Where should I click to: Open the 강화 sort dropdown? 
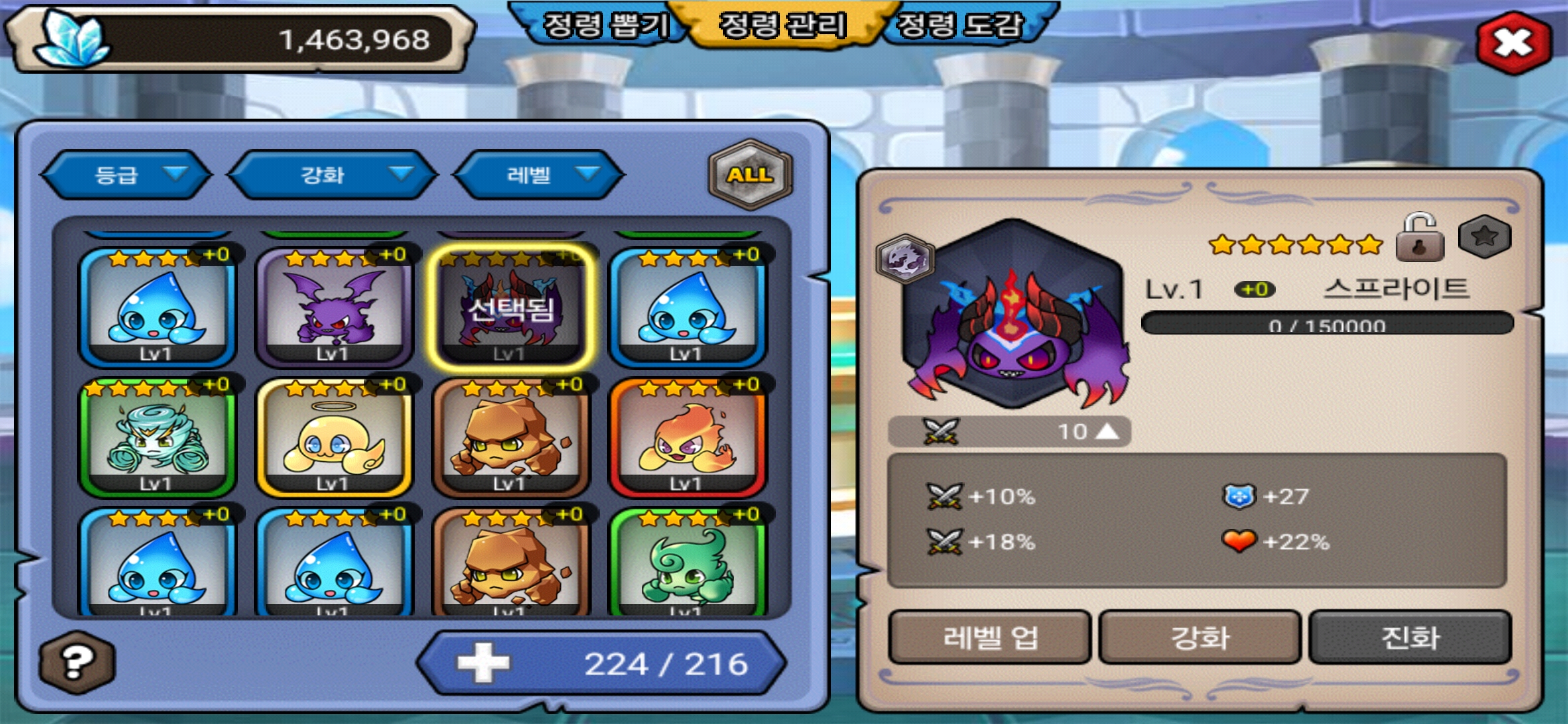point(333,175)
